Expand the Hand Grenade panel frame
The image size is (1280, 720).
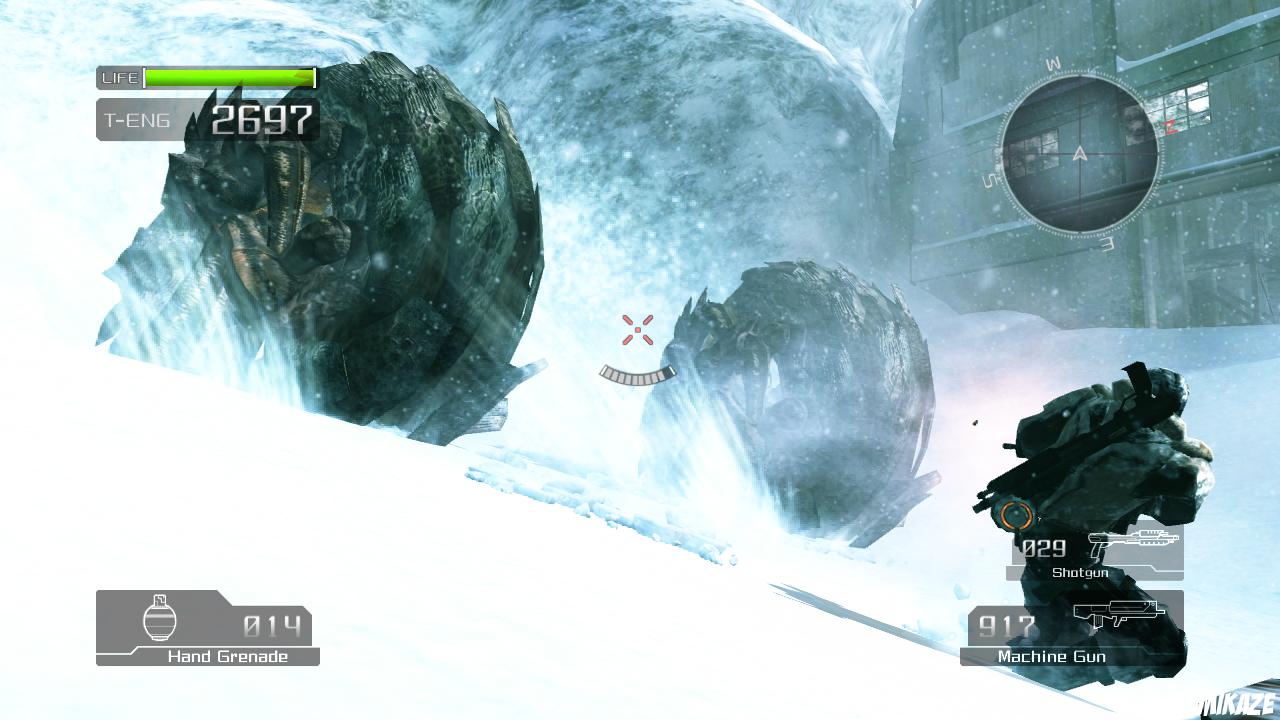(205, 628)
